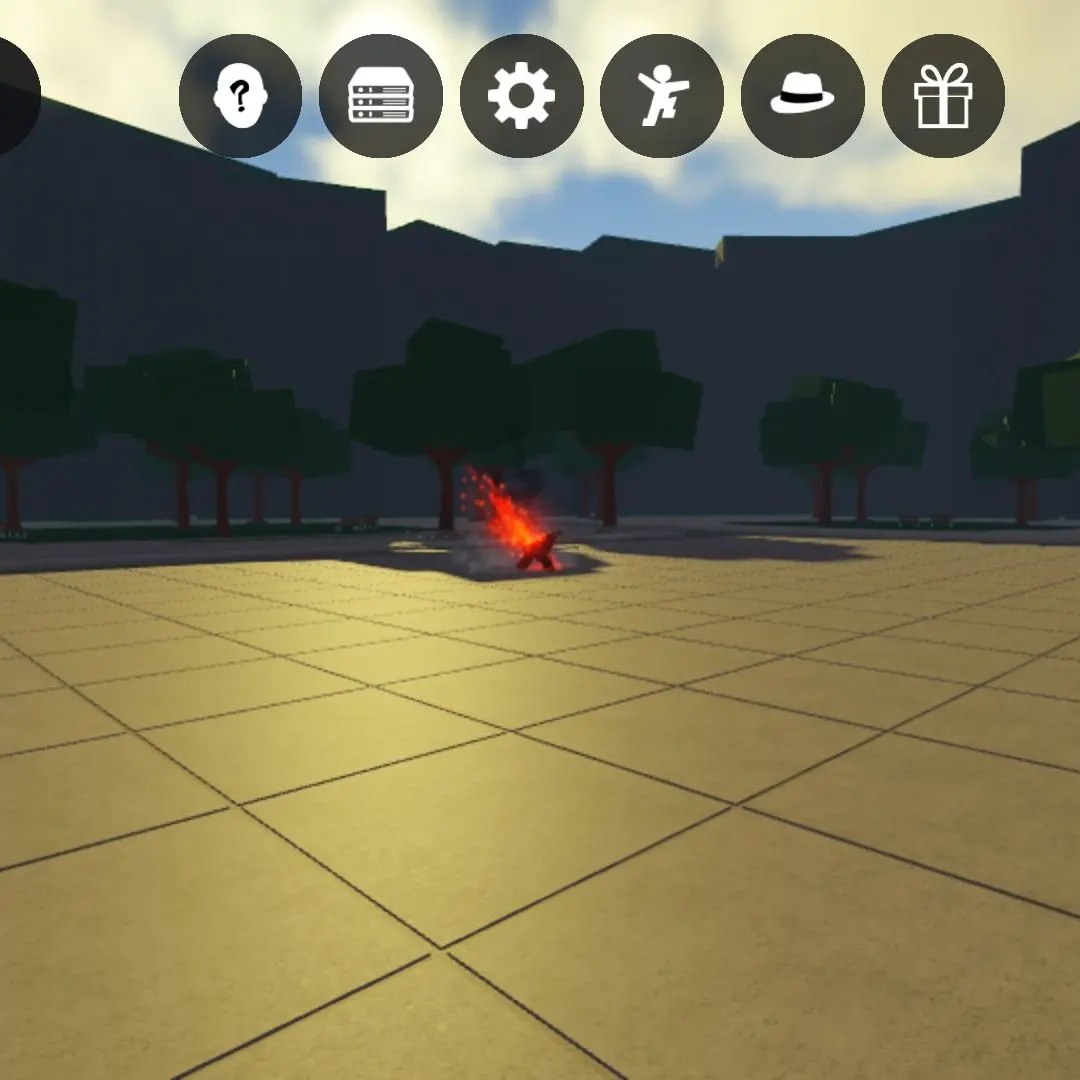The image size is (1080, 1080).
Task: Claim rewards via the gift box icon
Action: [x=943, y=96]
